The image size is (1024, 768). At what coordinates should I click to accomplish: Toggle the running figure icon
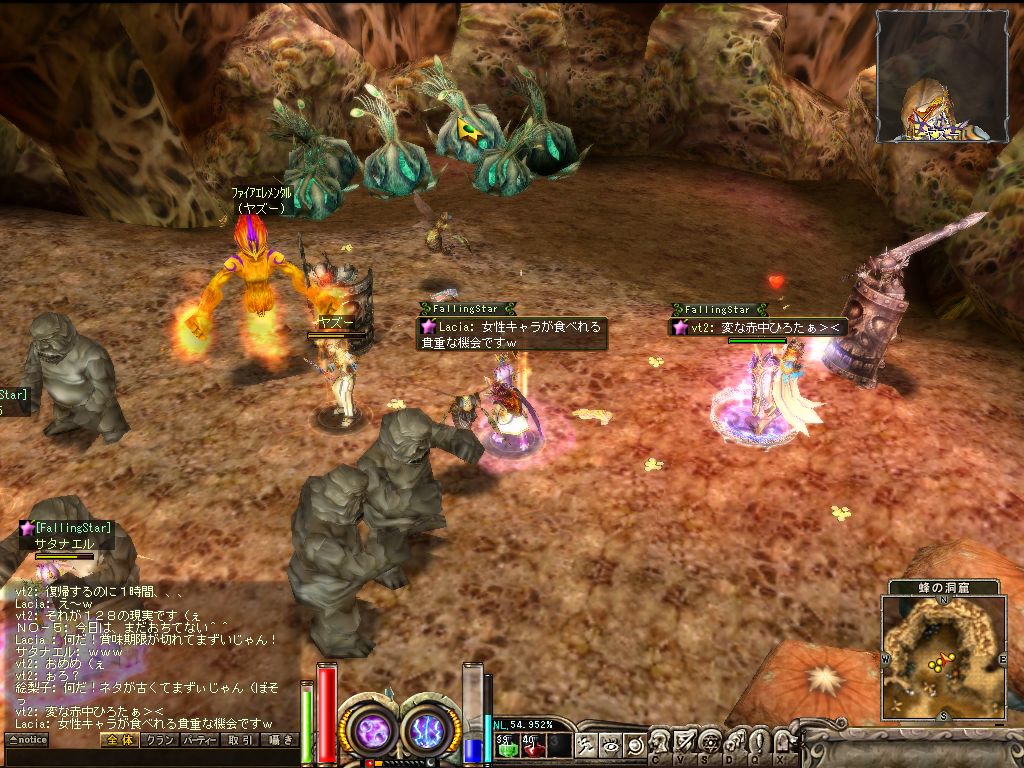coord(585,744)
